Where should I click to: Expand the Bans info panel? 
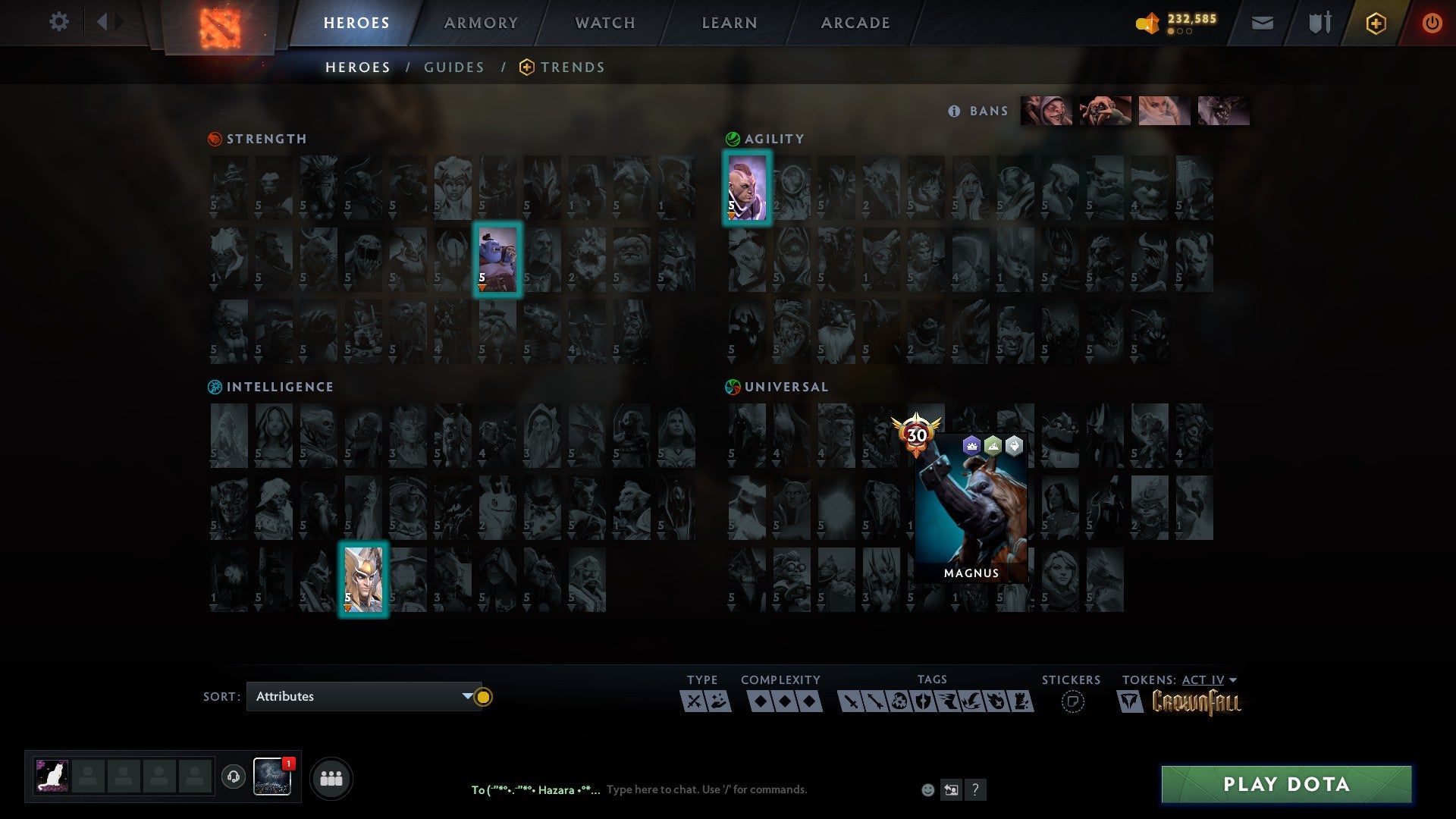tap(953, 111)
